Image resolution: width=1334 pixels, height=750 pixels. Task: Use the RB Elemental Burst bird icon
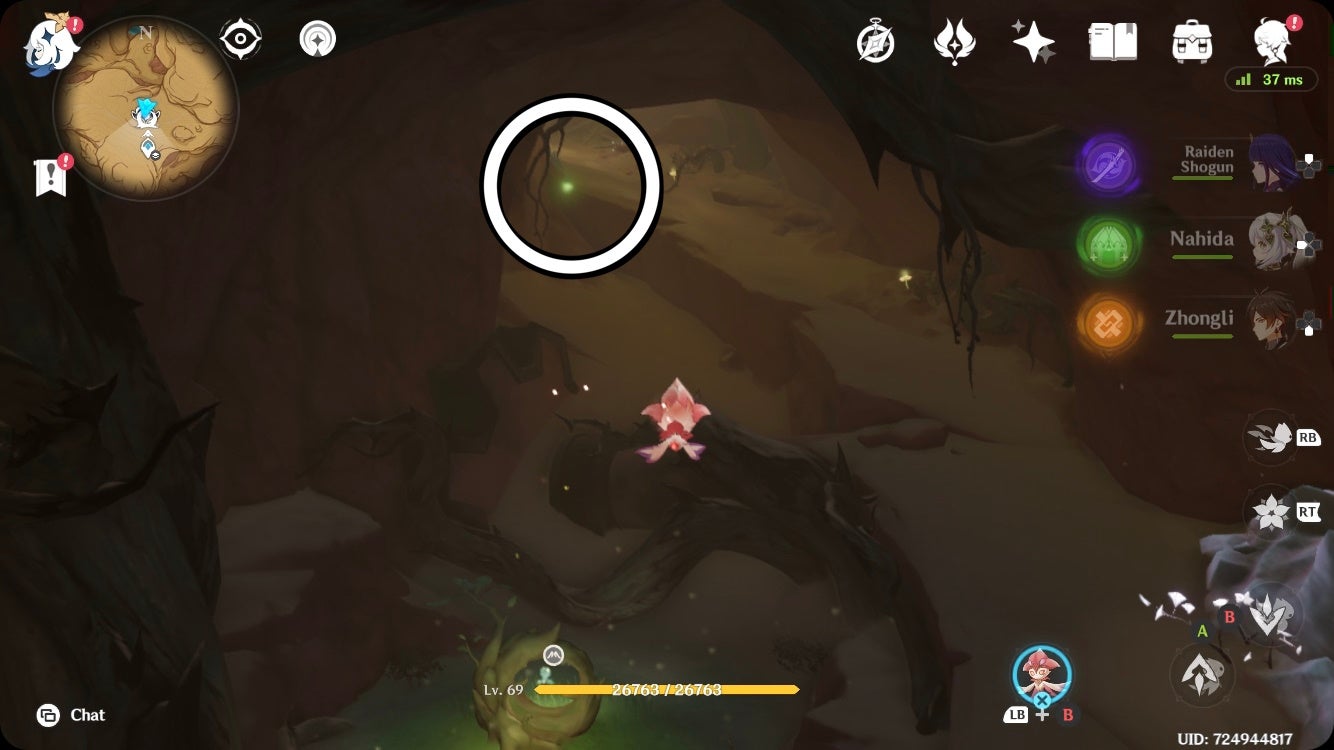1271,437
